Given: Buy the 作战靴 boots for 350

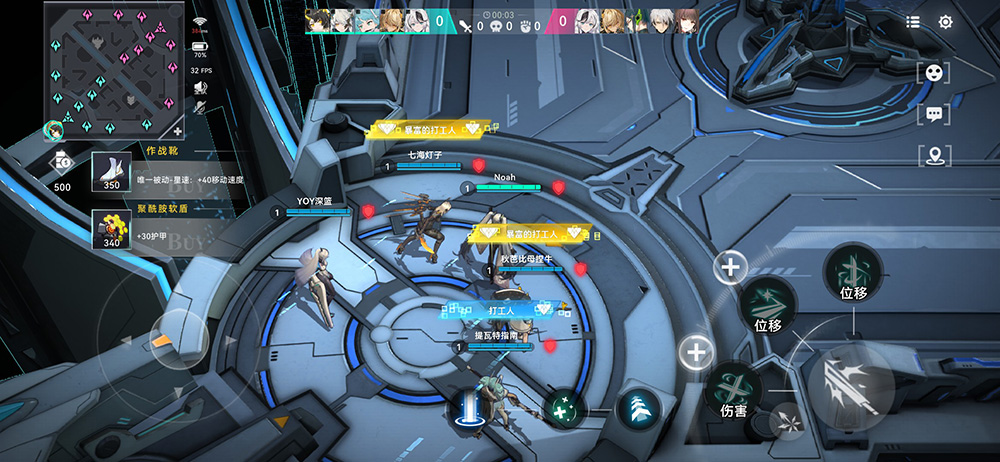Looking at the screenshot, I should pos(112,172).
